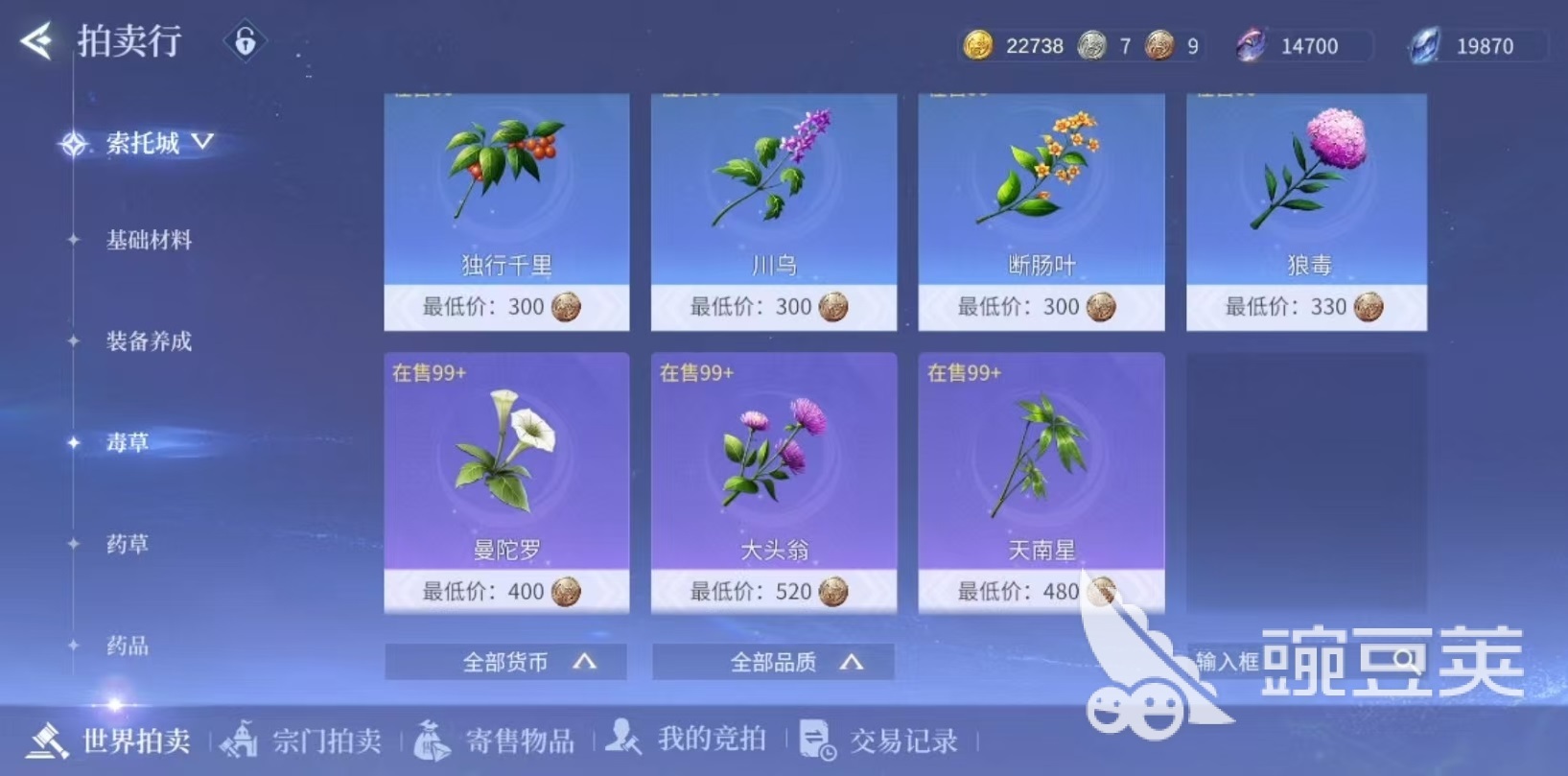1568x776 pixels.
Task: Select the 基础材料 category
Action: 149,240
